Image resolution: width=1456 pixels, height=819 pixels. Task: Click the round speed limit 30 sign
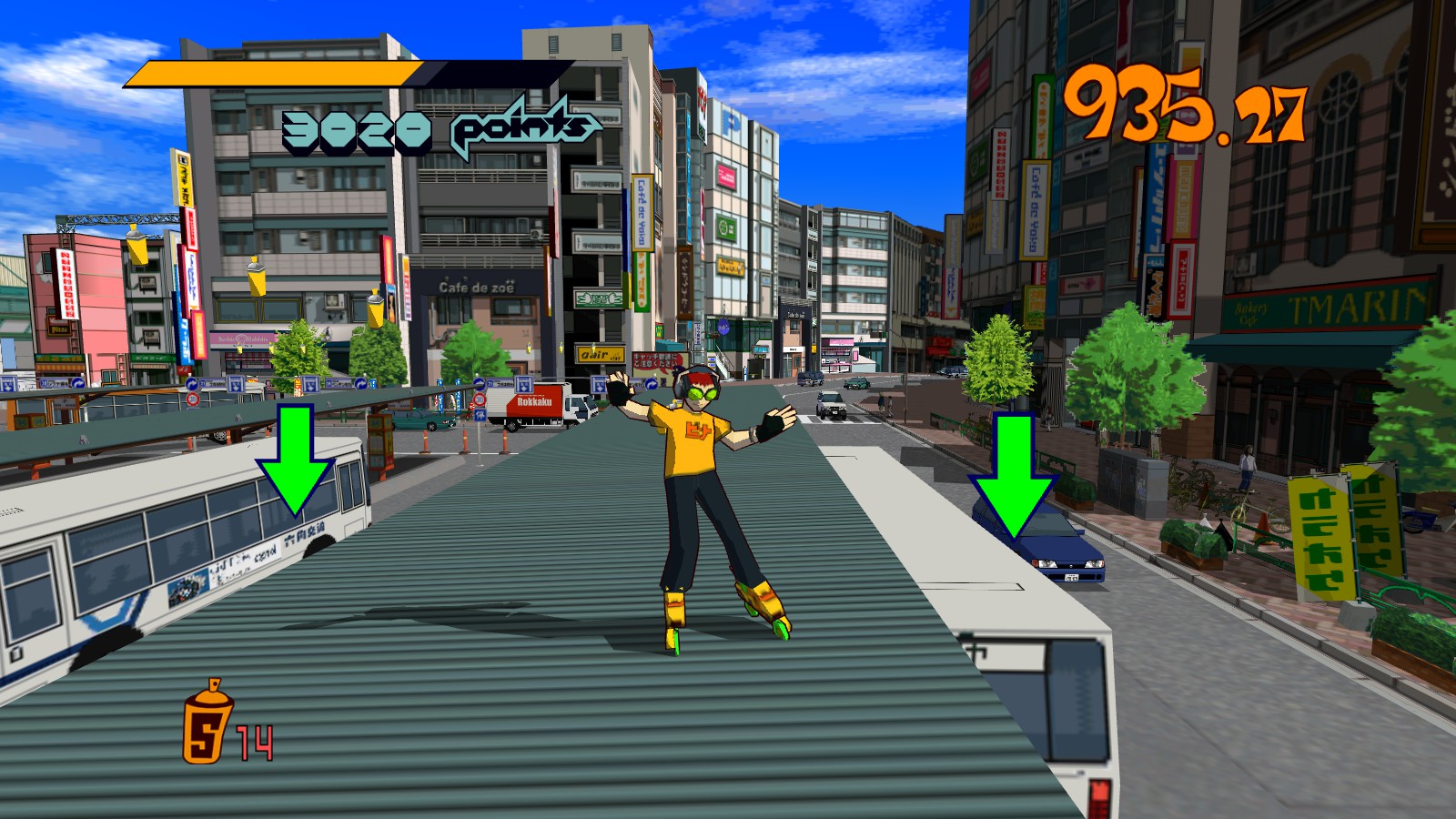pyautogui.click(x=193, y=399)
